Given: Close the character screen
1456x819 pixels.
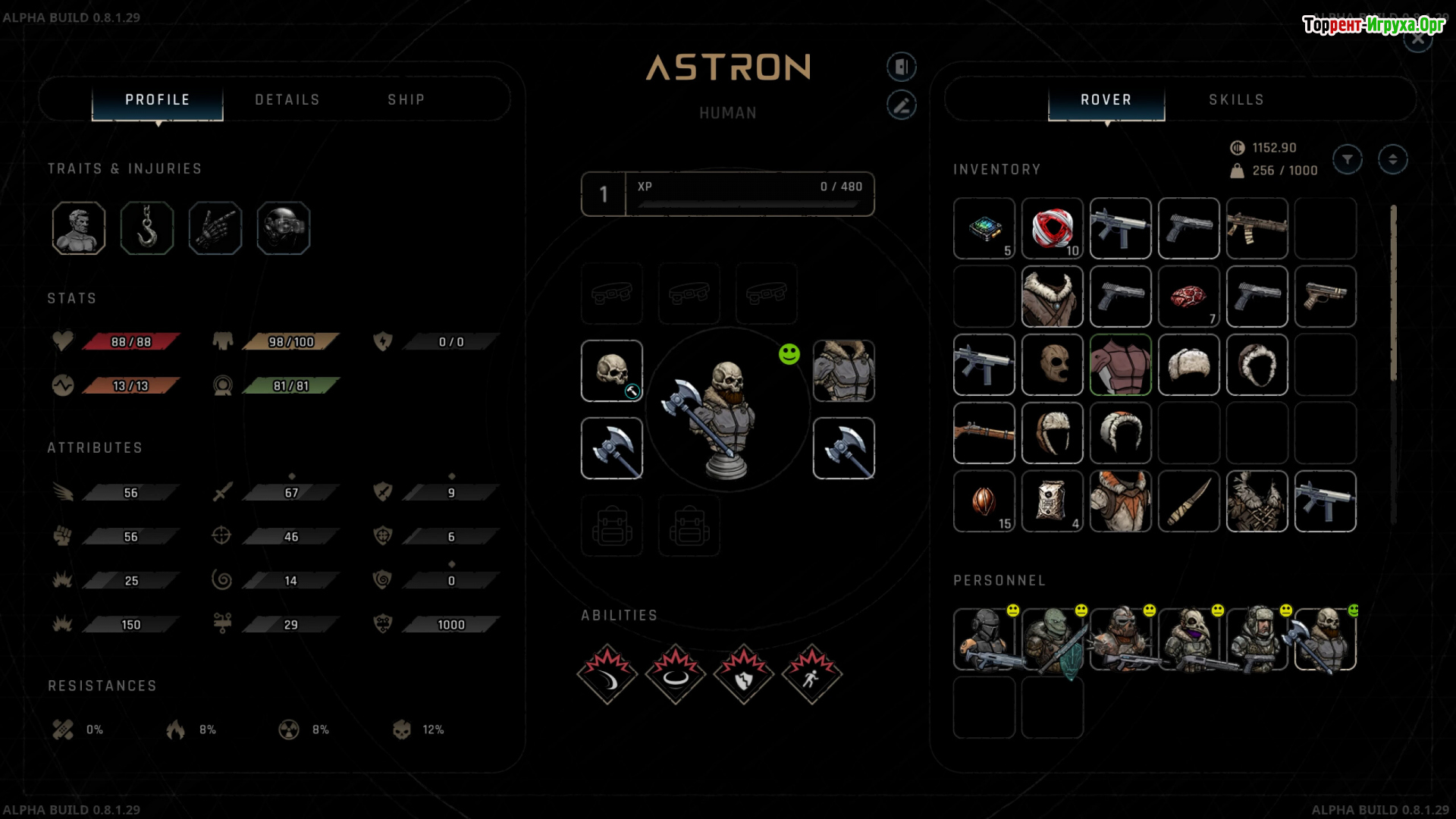Looking at the screenshot, I should pyautogui.click(x=1417, y=39).
